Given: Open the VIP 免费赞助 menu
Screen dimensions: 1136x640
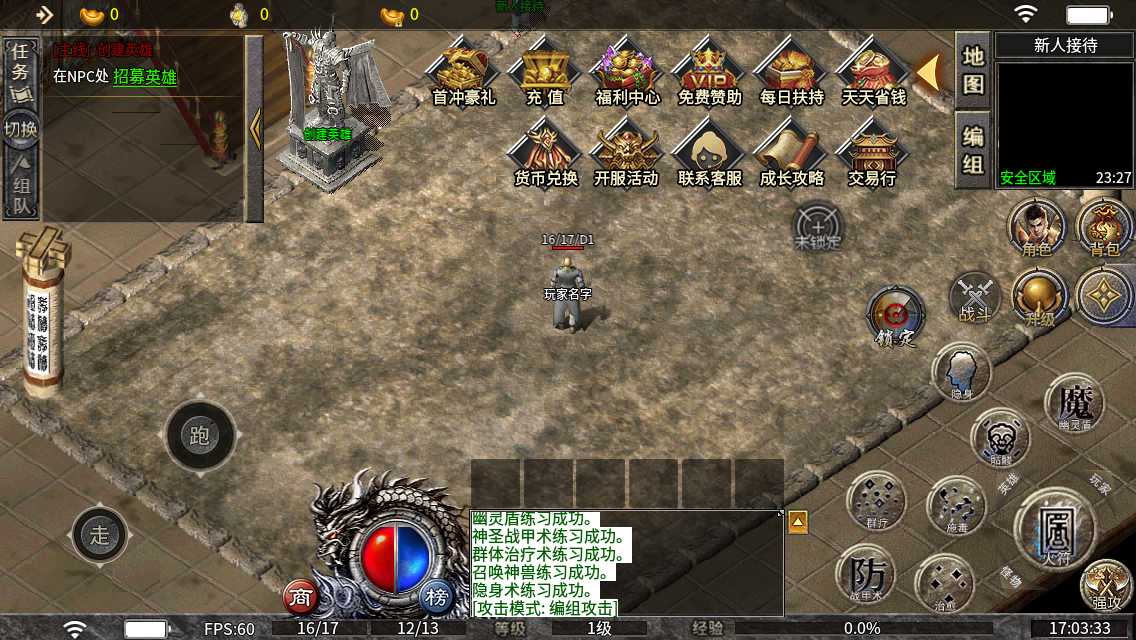Looking at the screenshot, I should point(709,73).
